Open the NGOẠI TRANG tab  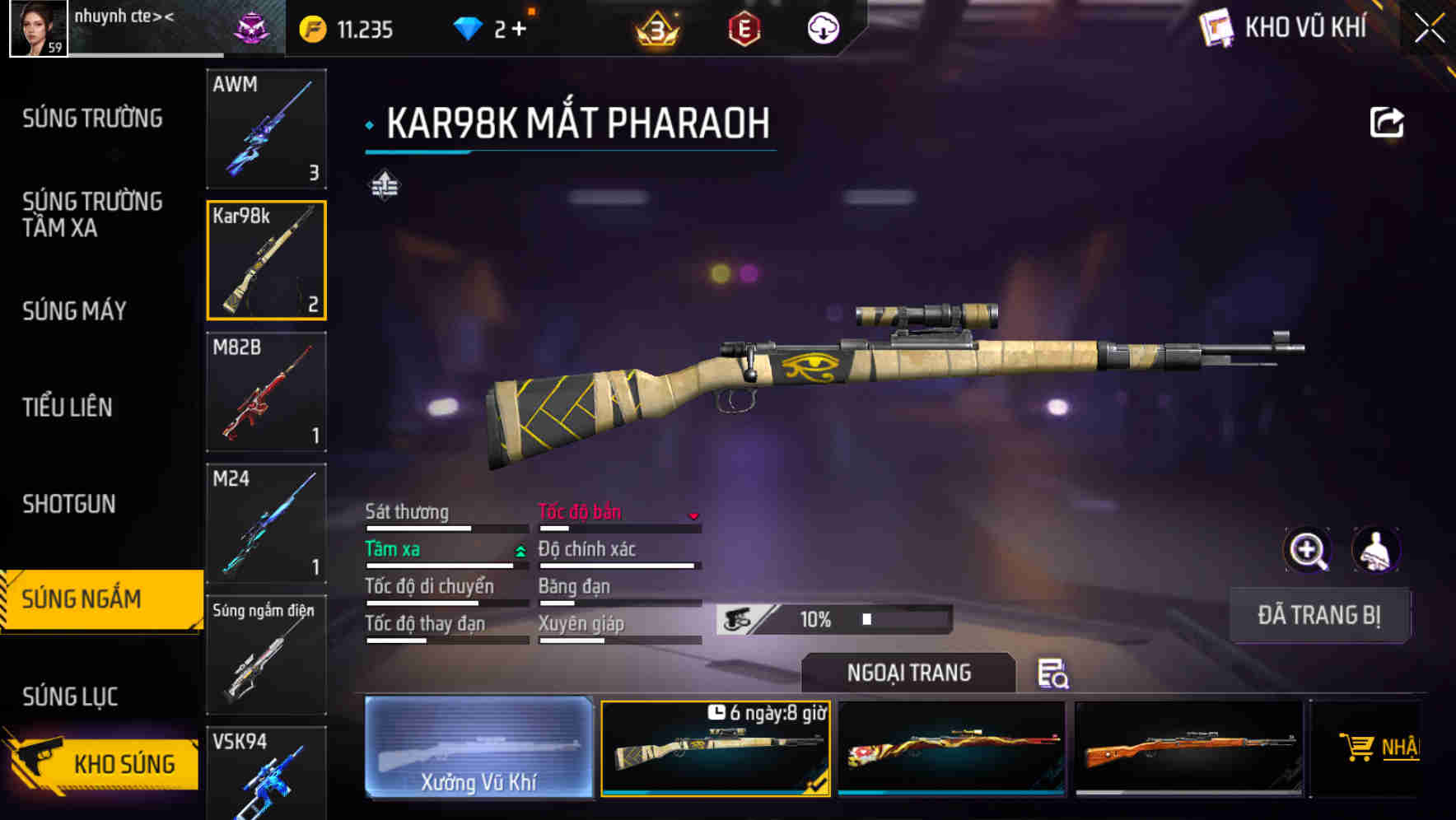(x=908, y=673)
